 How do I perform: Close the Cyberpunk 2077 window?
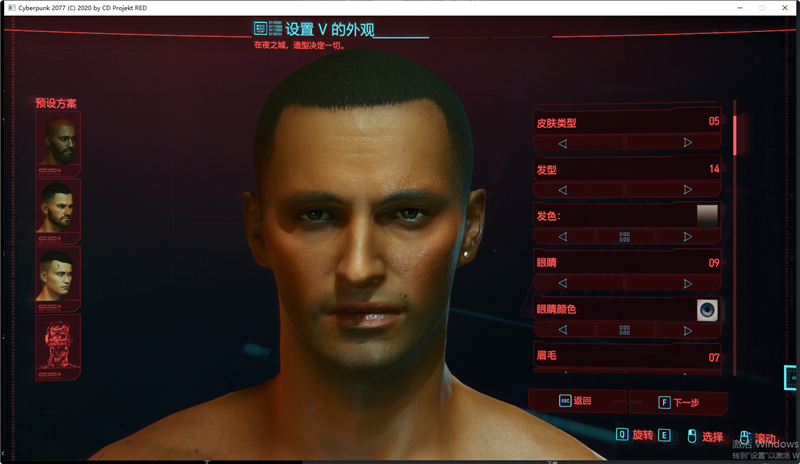click(x=785, y=7)
